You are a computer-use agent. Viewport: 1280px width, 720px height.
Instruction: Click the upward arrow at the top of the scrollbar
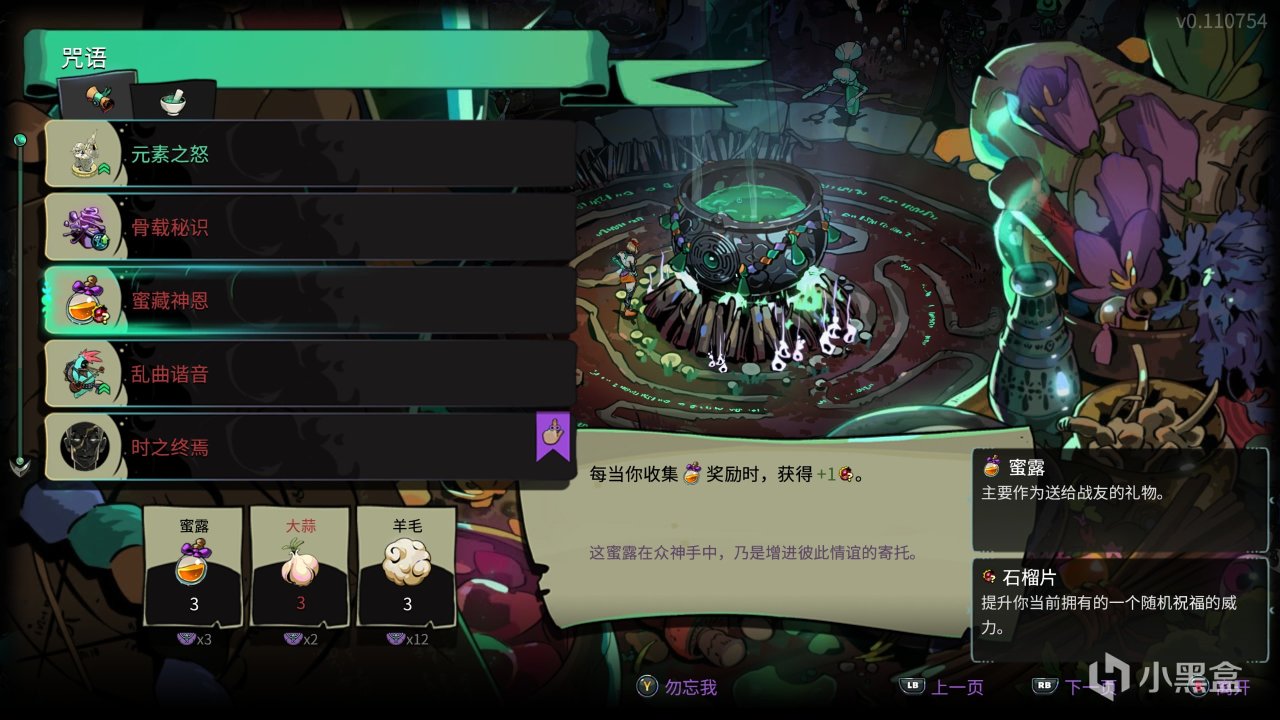point(20,138)
